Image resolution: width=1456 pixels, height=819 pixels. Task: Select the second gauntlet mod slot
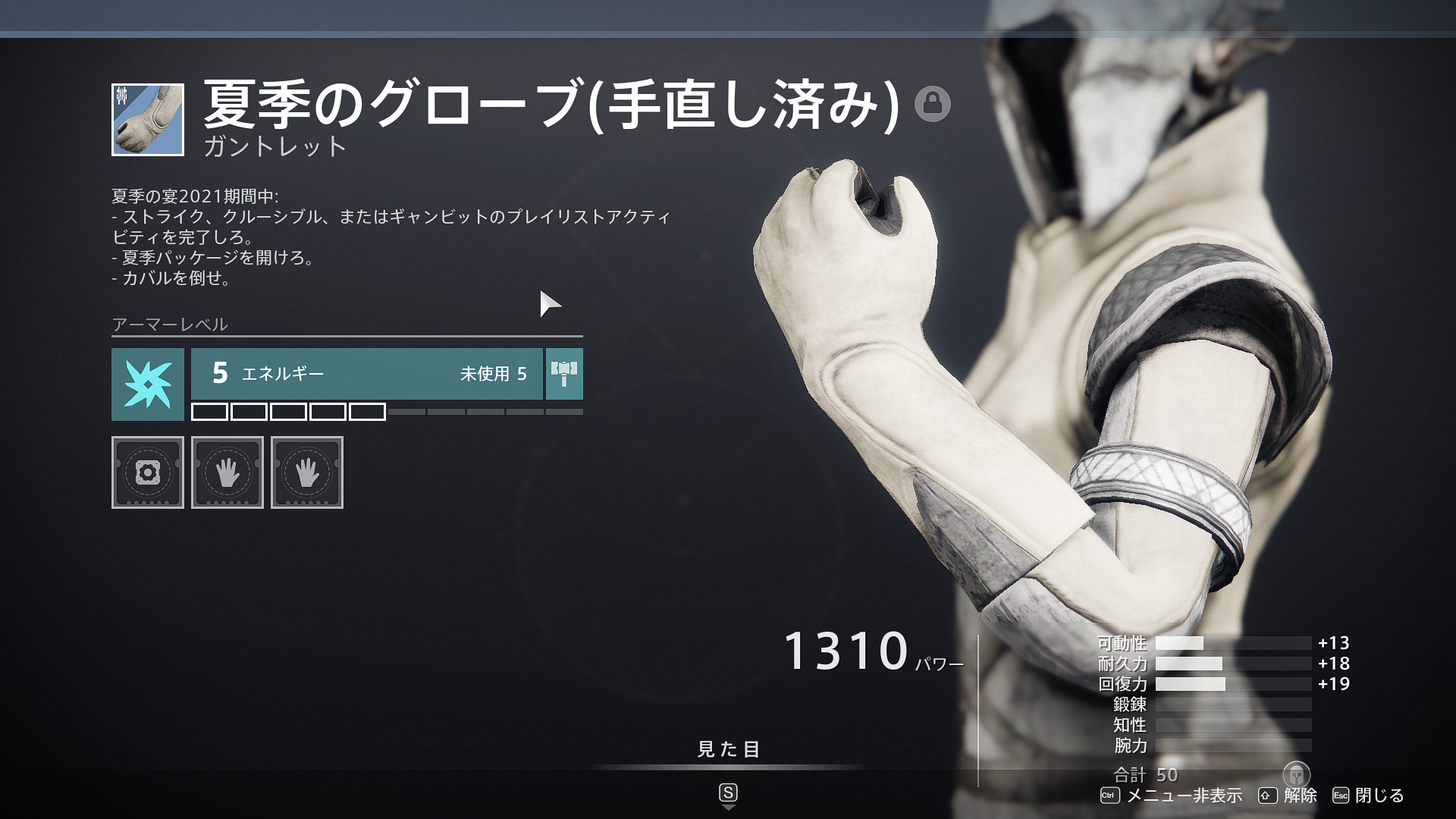coord(306,472)
